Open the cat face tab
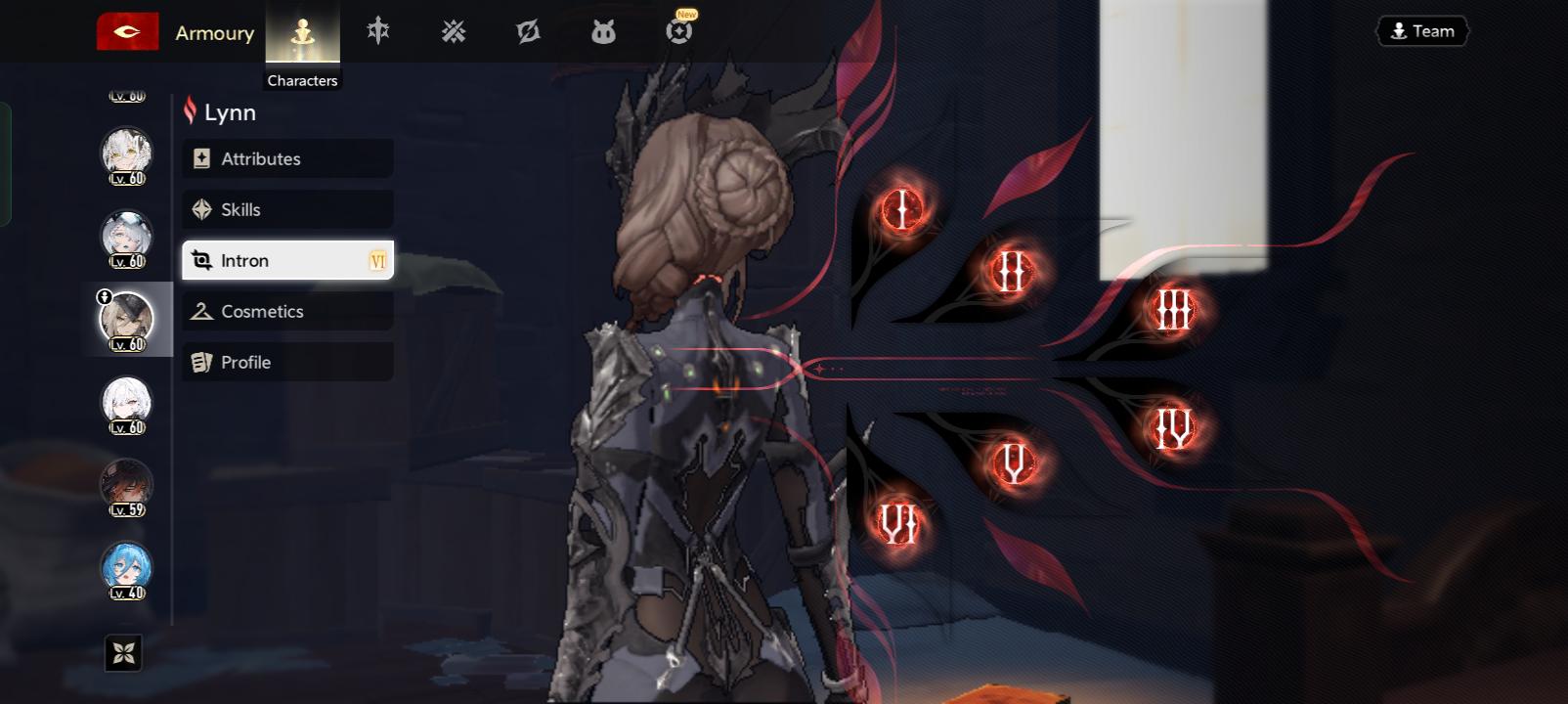This screenshot has width=1568, height=704. (603, 32)
